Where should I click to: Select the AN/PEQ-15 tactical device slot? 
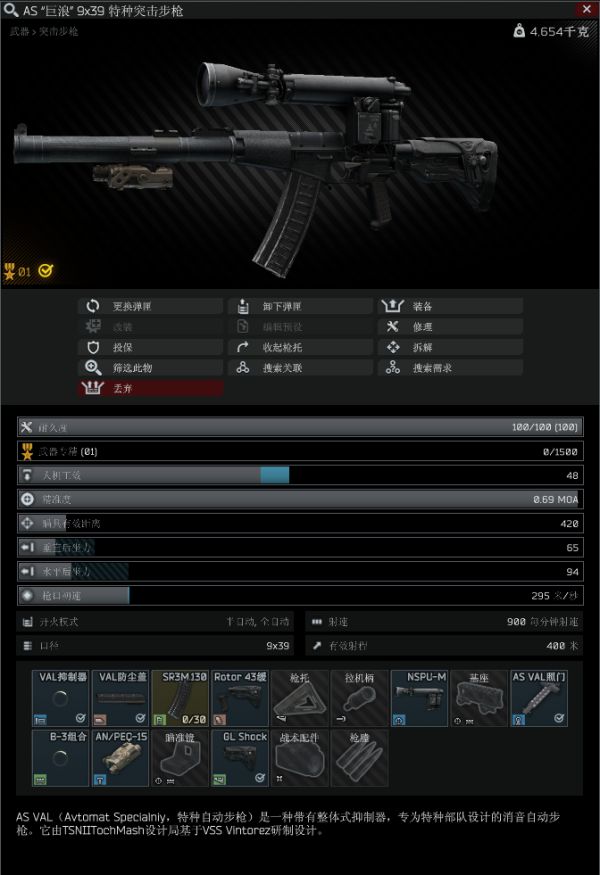pyautogui.click(x=121, y=758)
